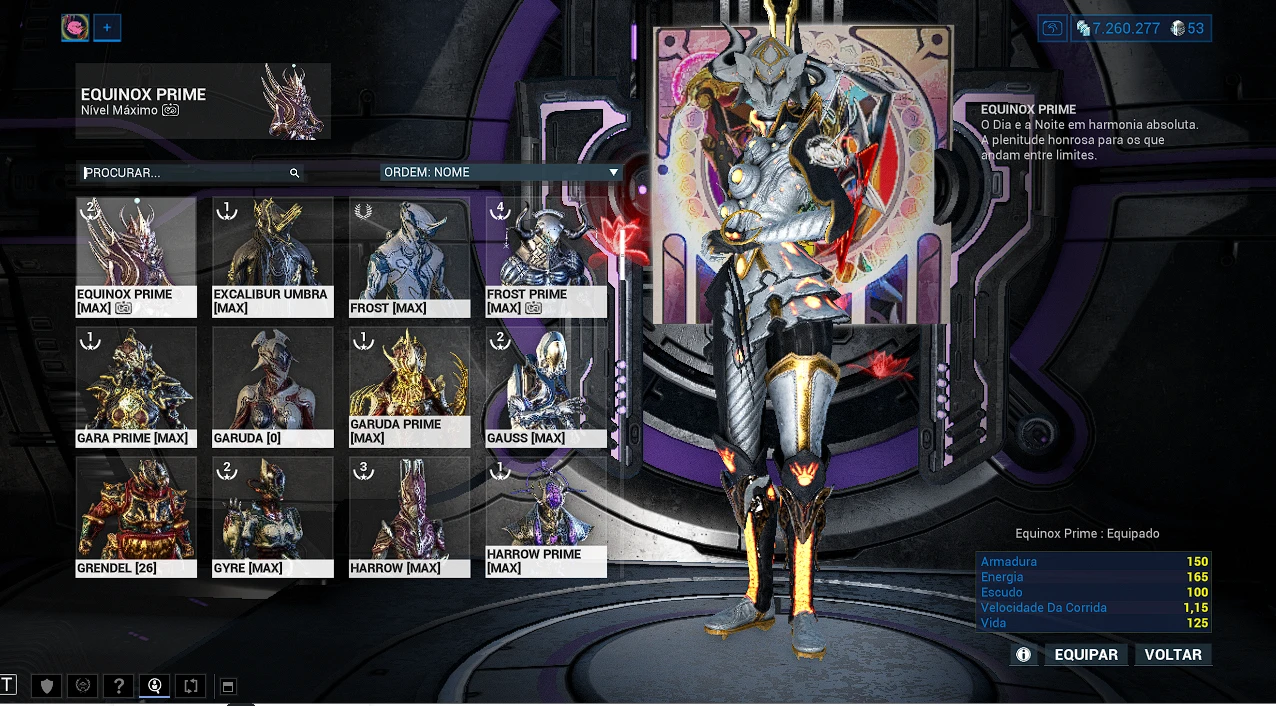
Task: Choose the Frost Prime warframe tile
Action: pyautogui.click(x=546, y=257)
